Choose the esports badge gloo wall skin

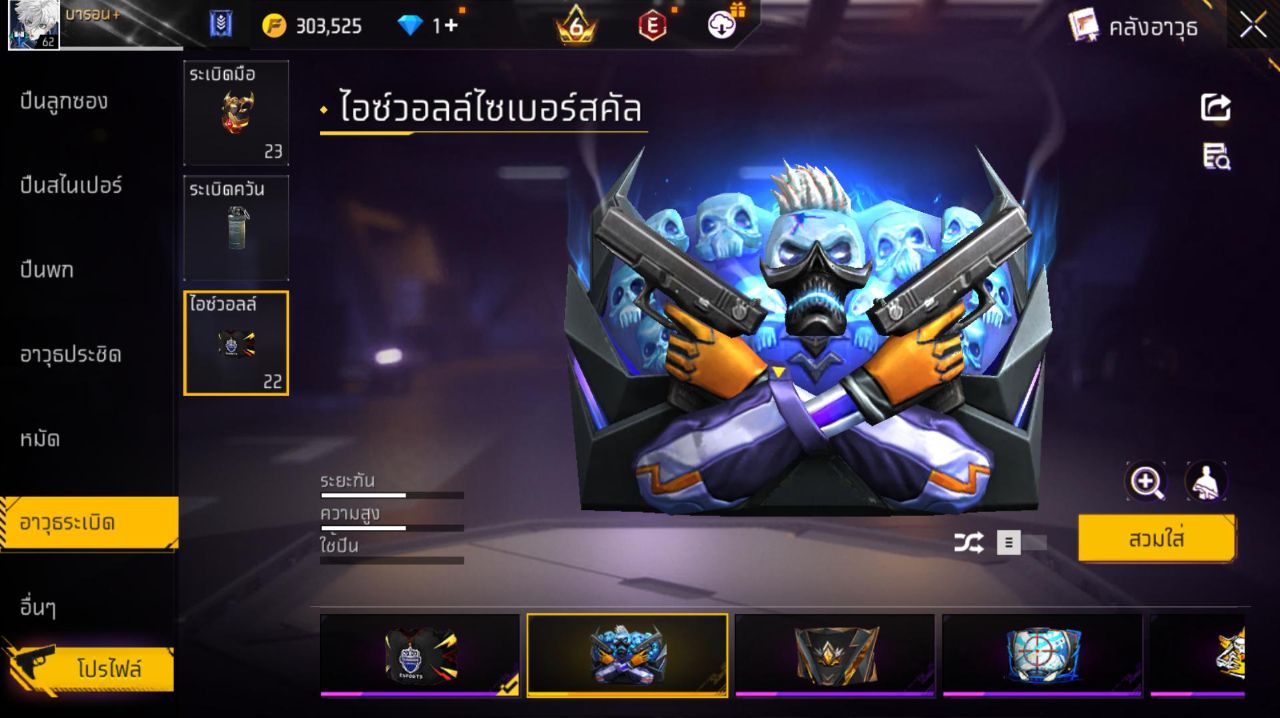420,654
